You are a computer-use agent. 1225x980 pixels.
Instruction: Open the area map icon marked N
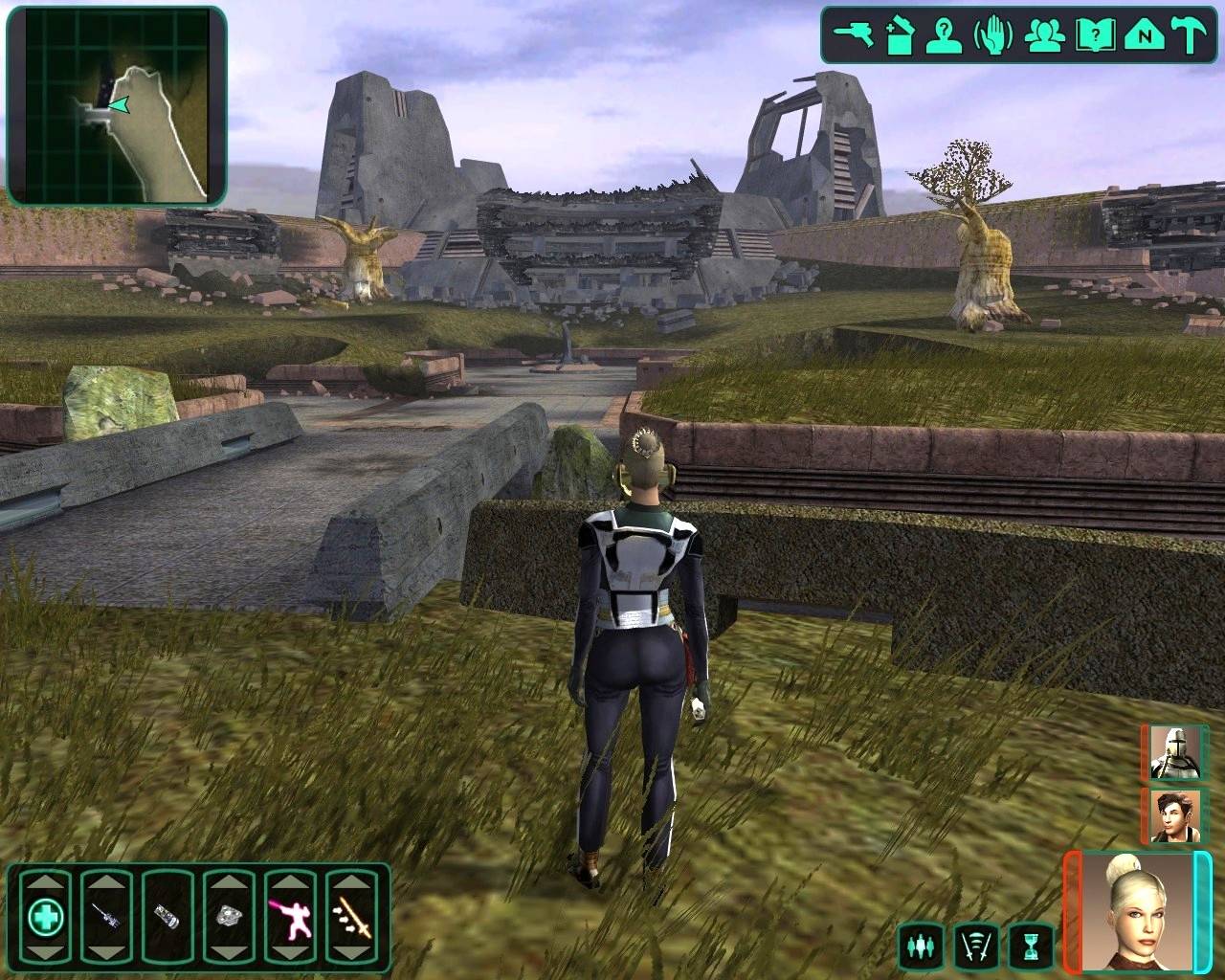1142,35
